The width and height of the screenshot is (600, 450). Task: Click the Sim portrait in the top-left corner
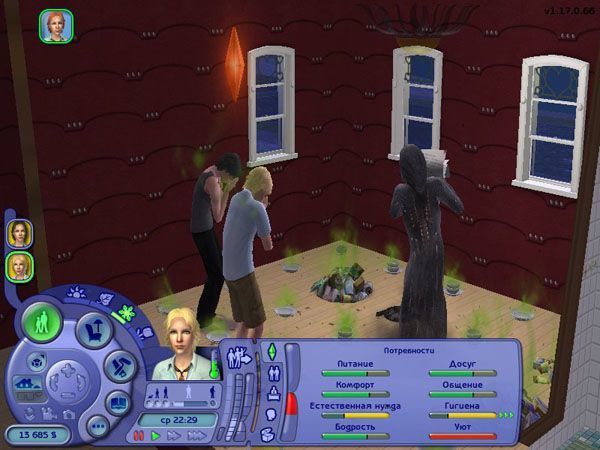coord(54,26)
